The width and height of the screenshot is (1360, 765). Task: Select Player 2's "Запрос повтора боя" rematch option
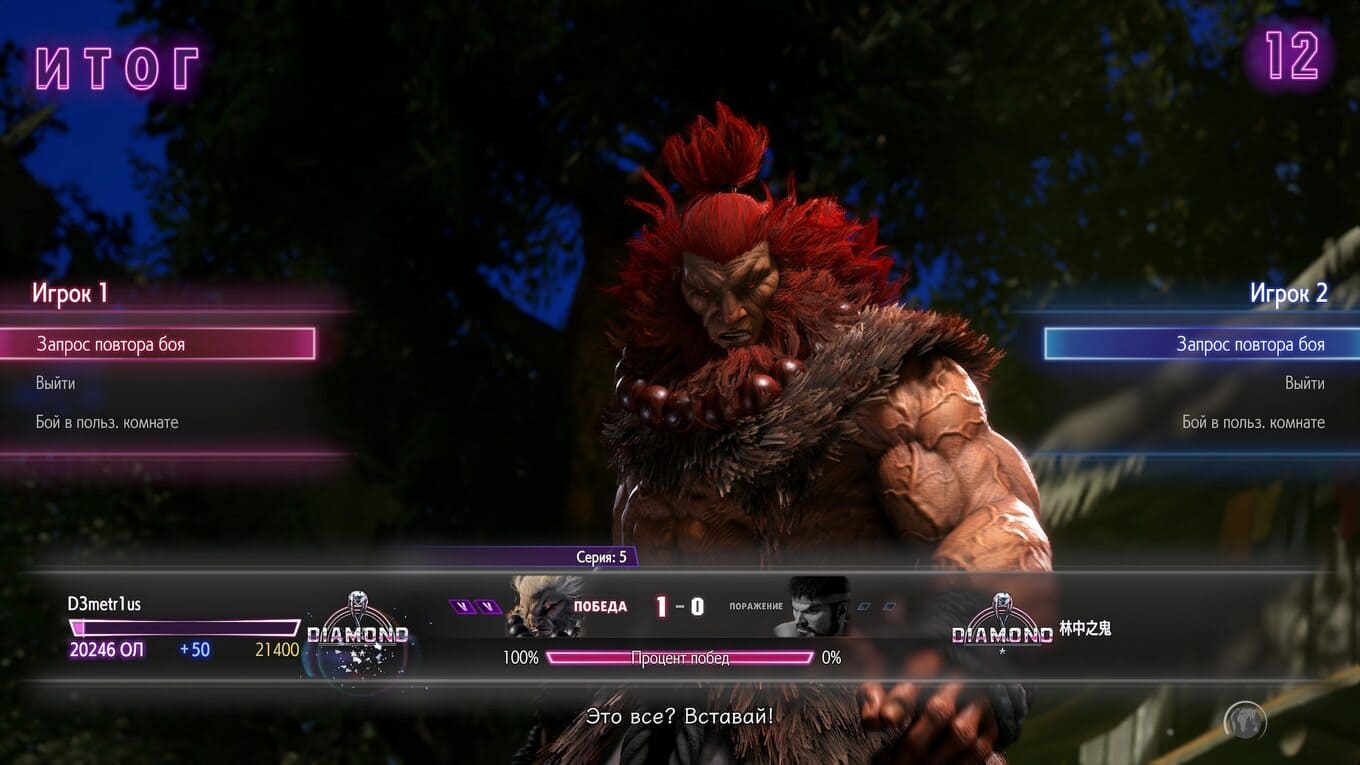(x=1201, y=344)
